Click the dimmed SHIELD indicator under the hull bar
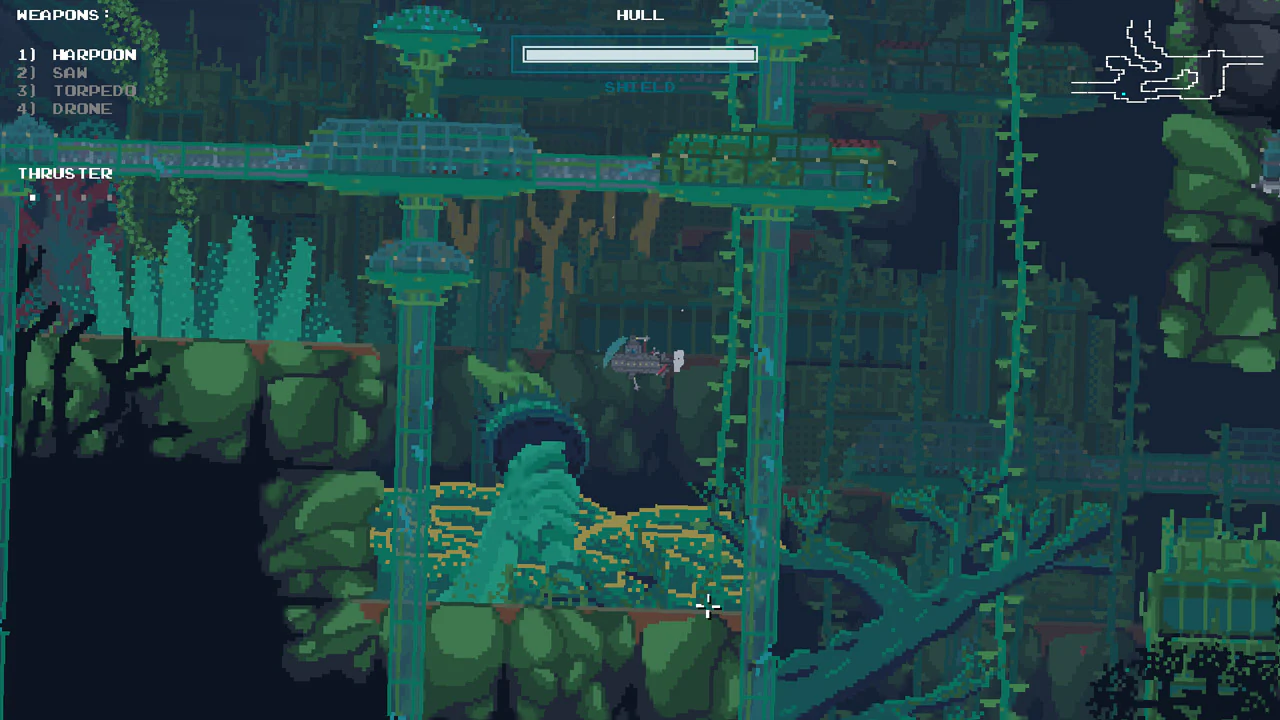Image resolution: width=1280 pixels, height=720 pixels. tap(639, 87)
